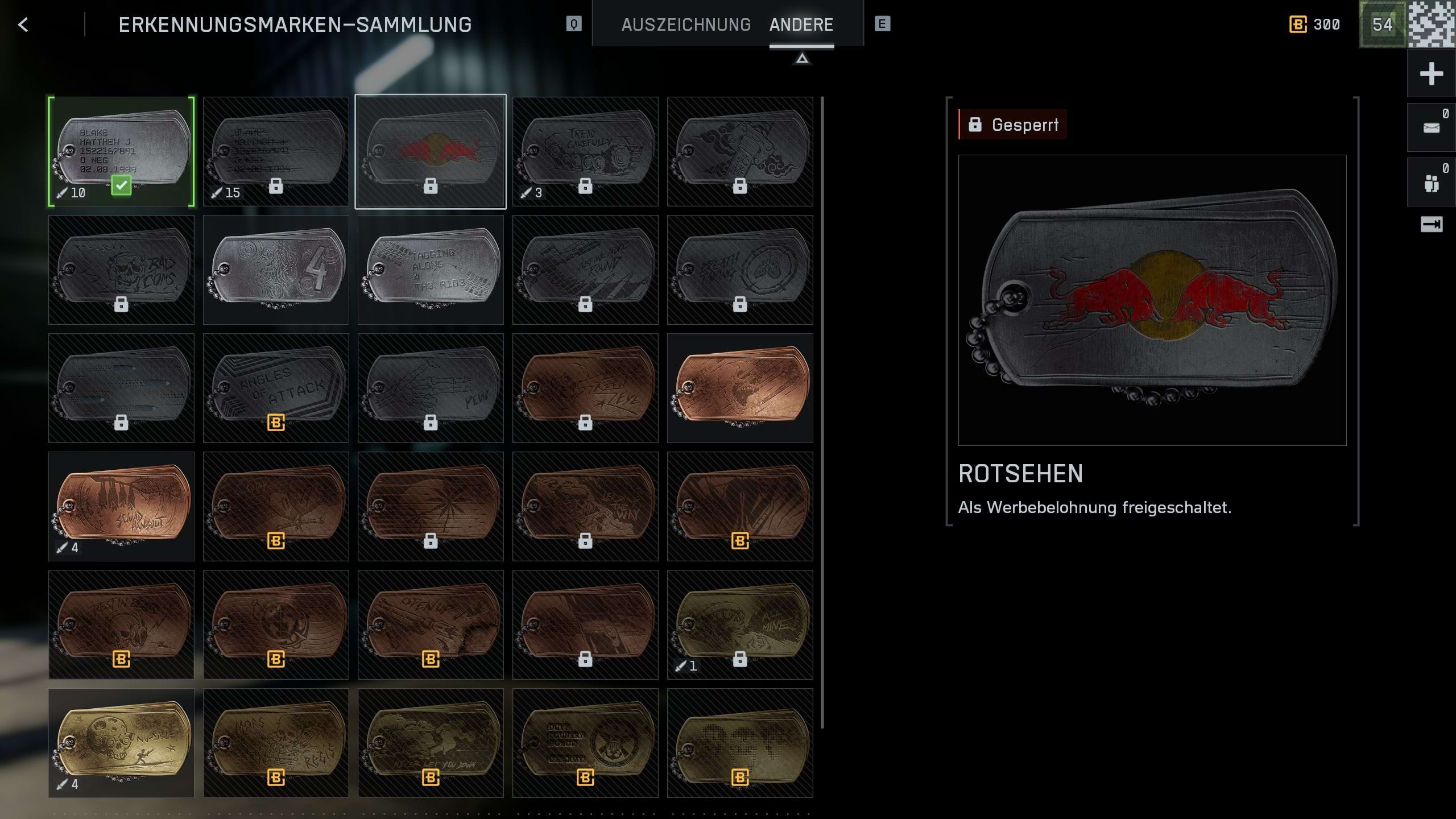Click the plus button in the sidebar
The height and width of the screenshot is (819, 1456).
click(x=1431, y=74)
